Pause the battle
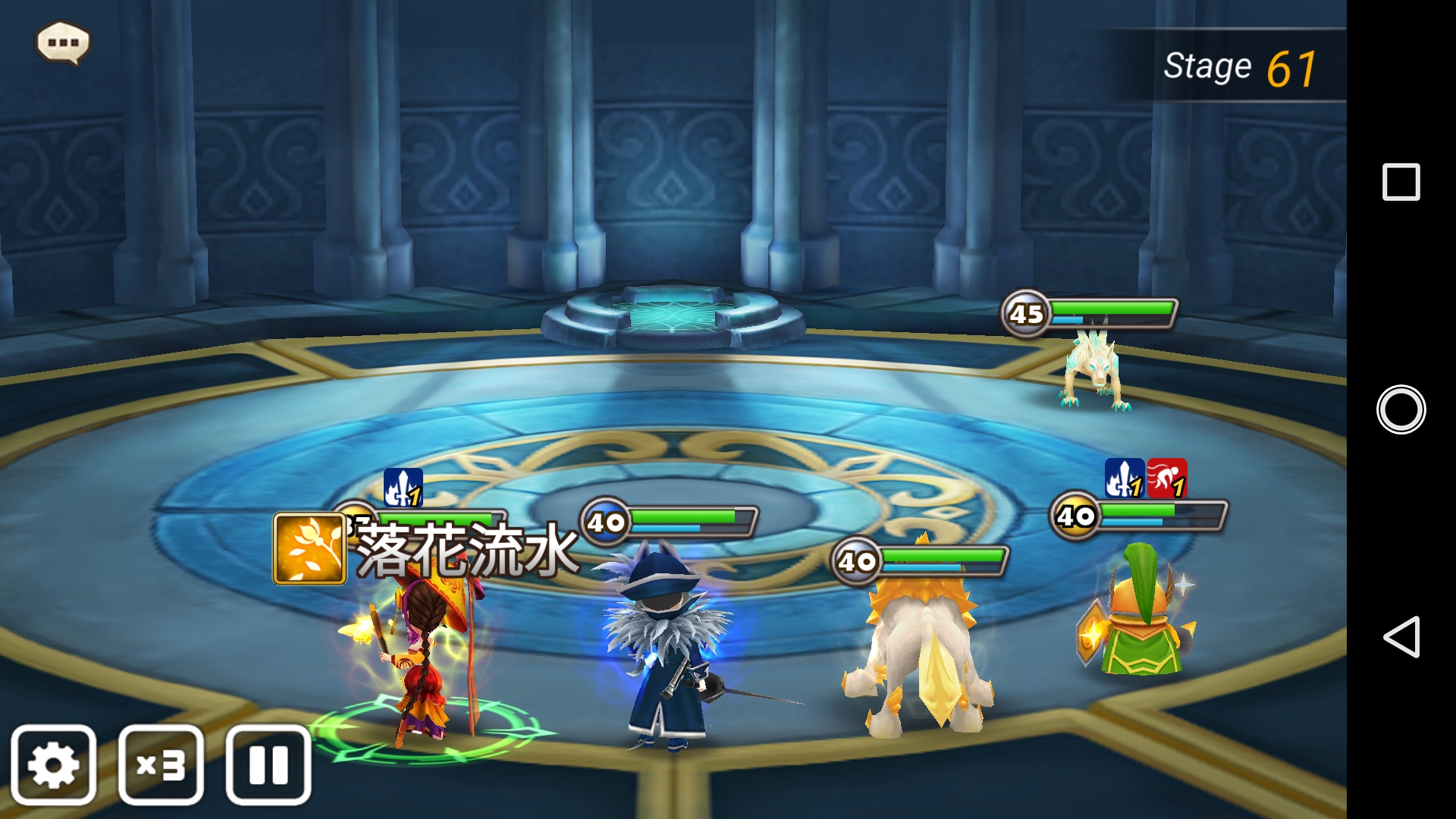Viewport: 1456px width, 819px height. click(268, 764)
